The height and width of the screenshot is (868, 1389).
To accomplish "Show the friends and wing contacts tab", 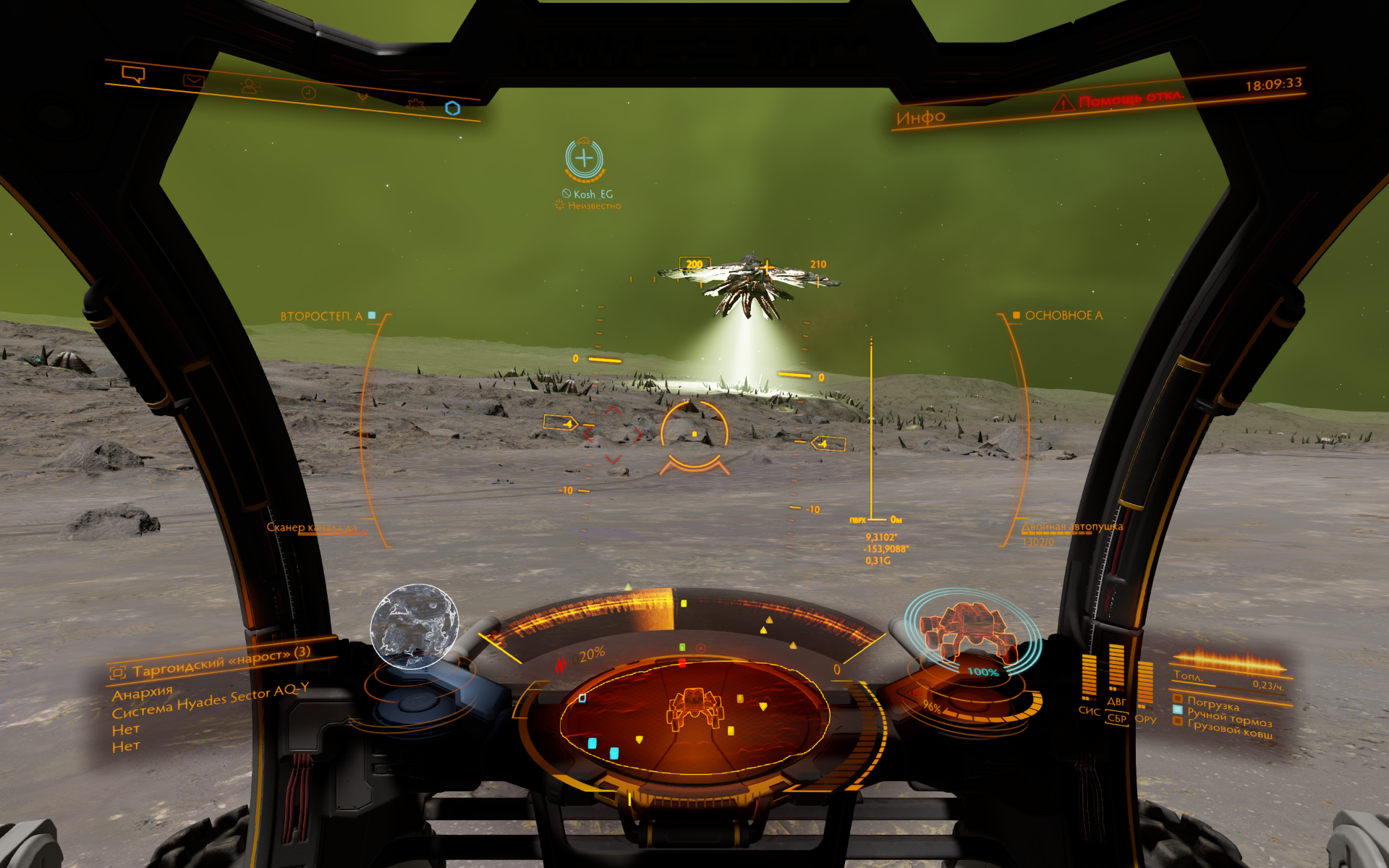I will click(x=249, y=87).
